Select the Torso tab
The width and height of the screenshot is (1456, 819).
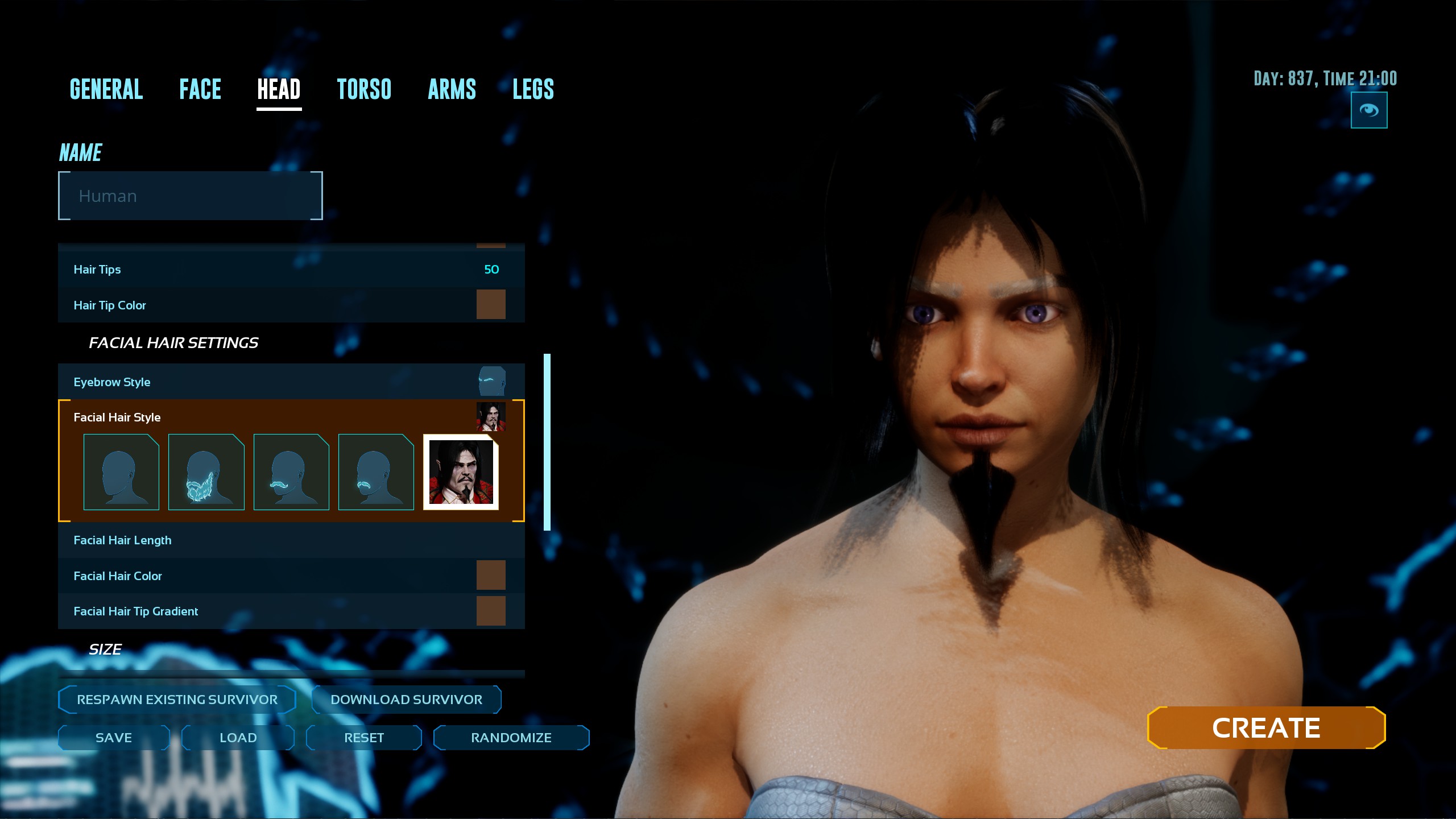tap(364, 89)
